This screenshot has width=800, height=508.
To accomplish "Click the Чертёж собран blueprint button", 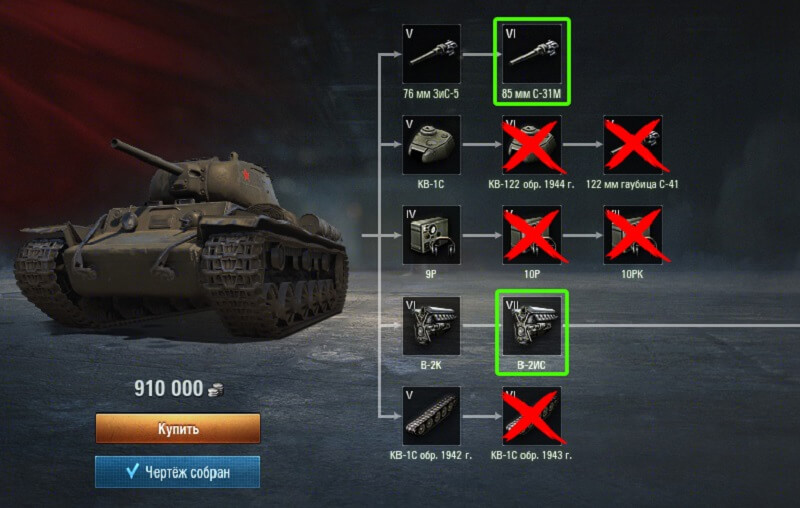I will click(x=178, y=472).
